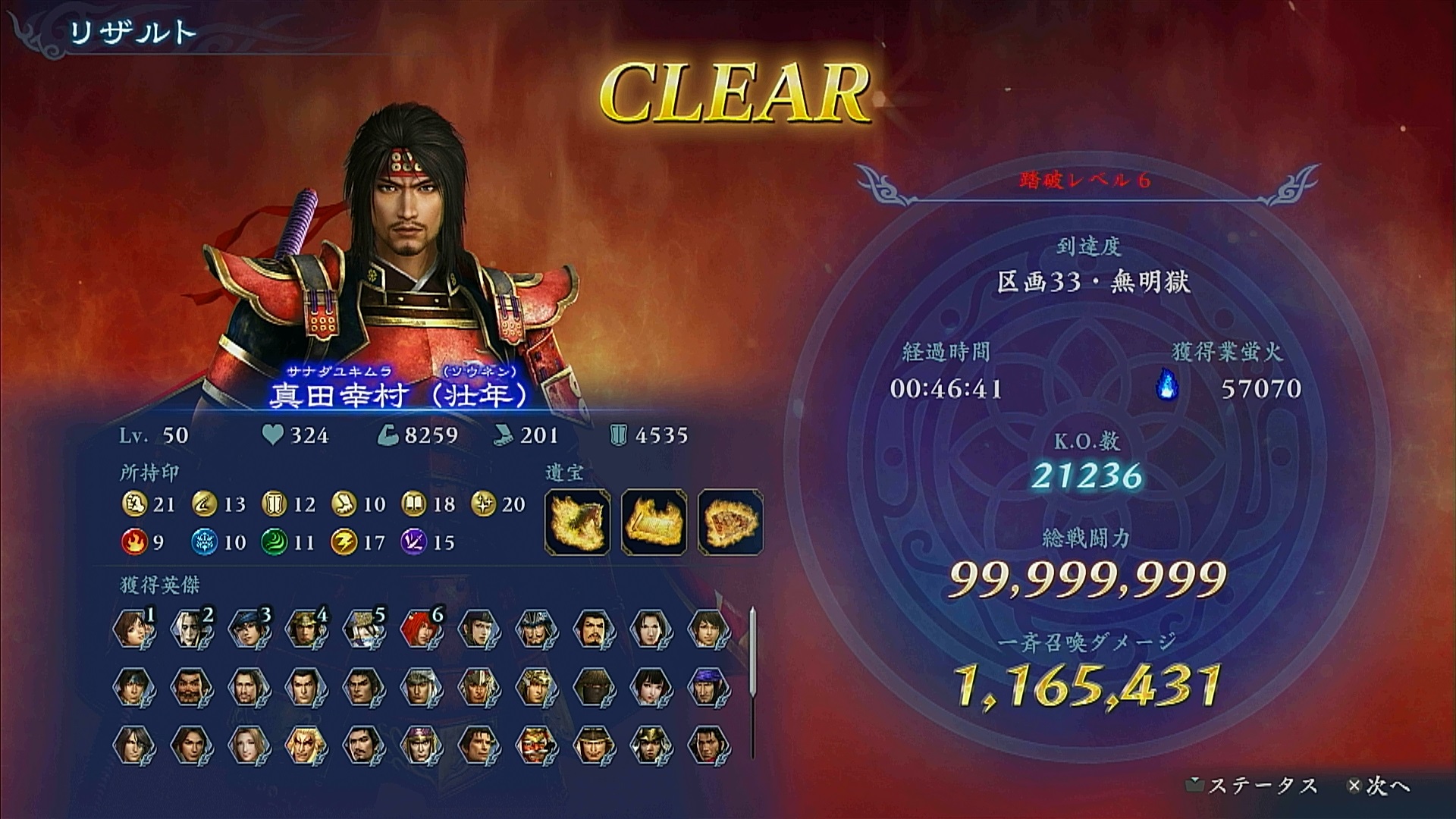
Task: Select the blonde woman hero portrait
Action: pyautogui.click(x=249, y=745)
